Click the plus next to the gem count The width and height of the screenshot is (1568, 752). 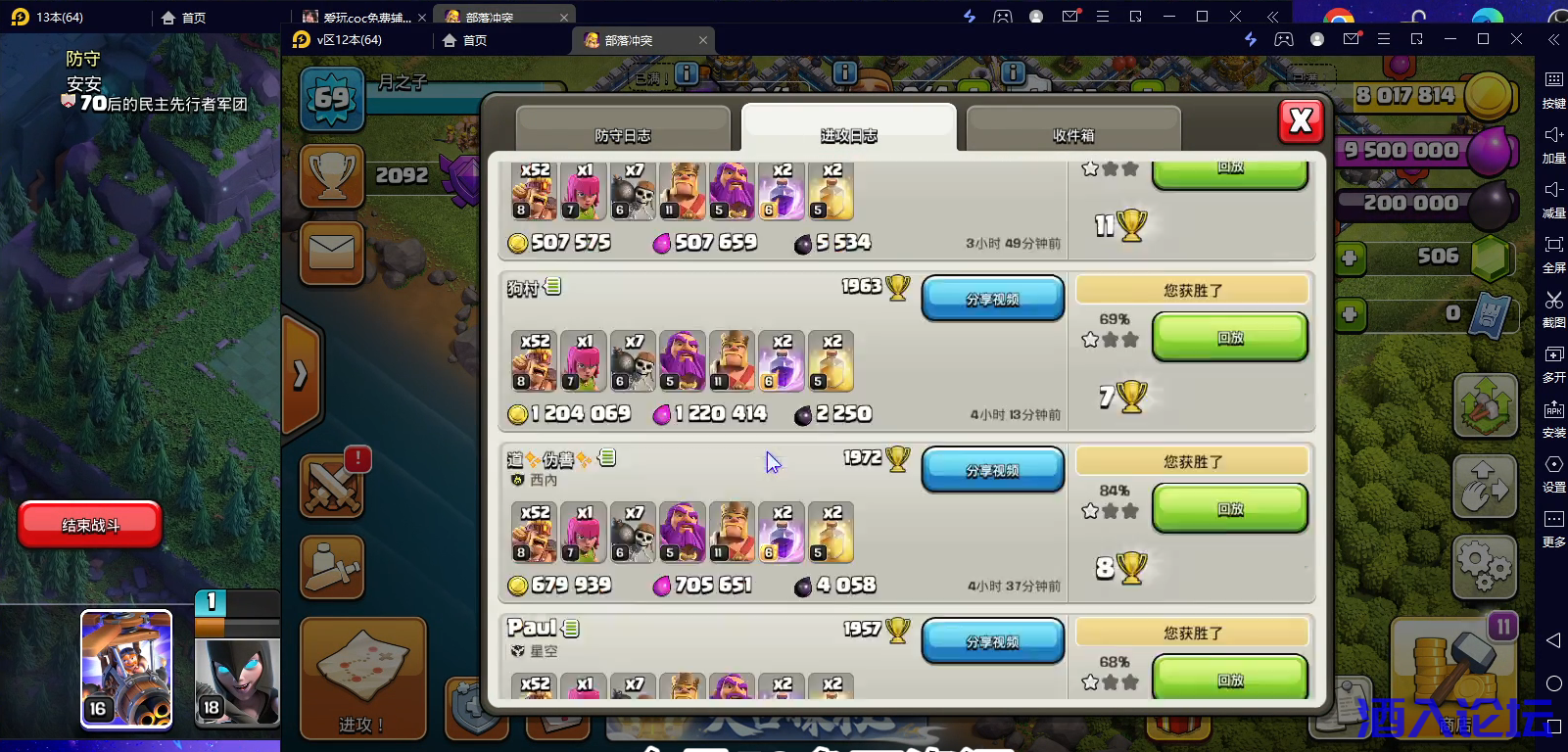coord(1353,258)
